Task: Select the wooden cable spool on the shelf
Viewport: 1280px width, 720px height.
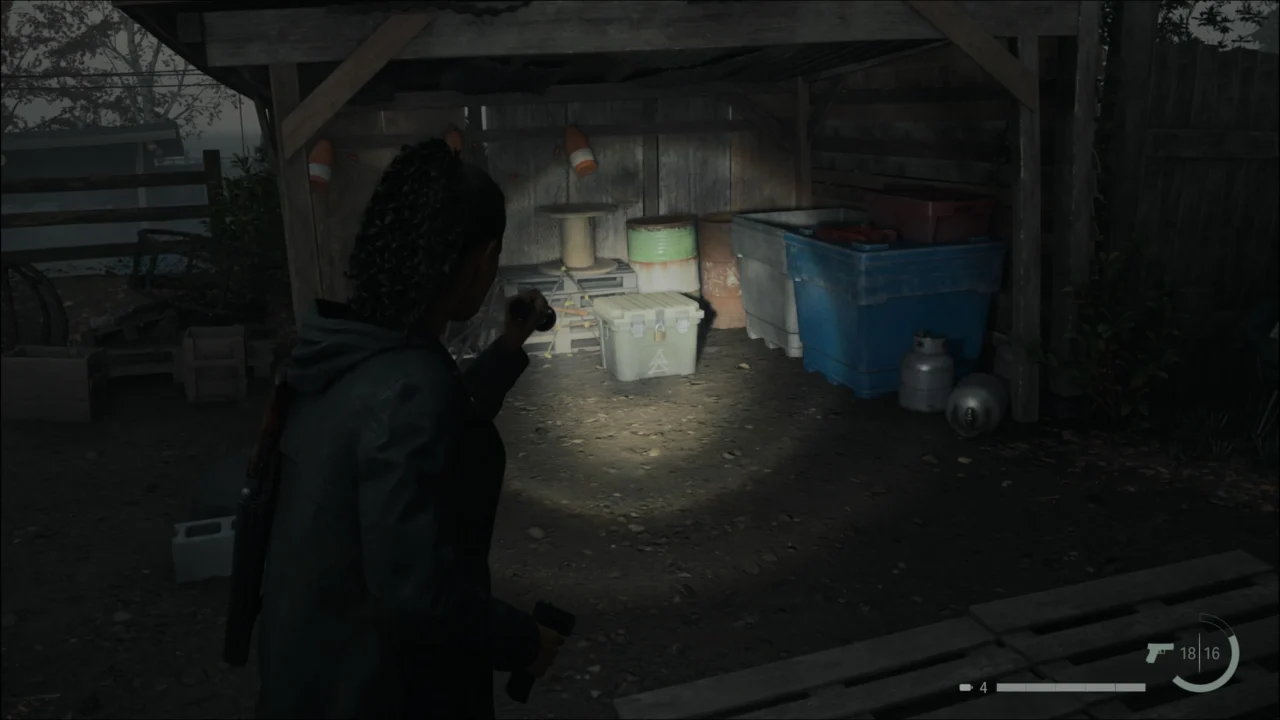Action: 578,235
